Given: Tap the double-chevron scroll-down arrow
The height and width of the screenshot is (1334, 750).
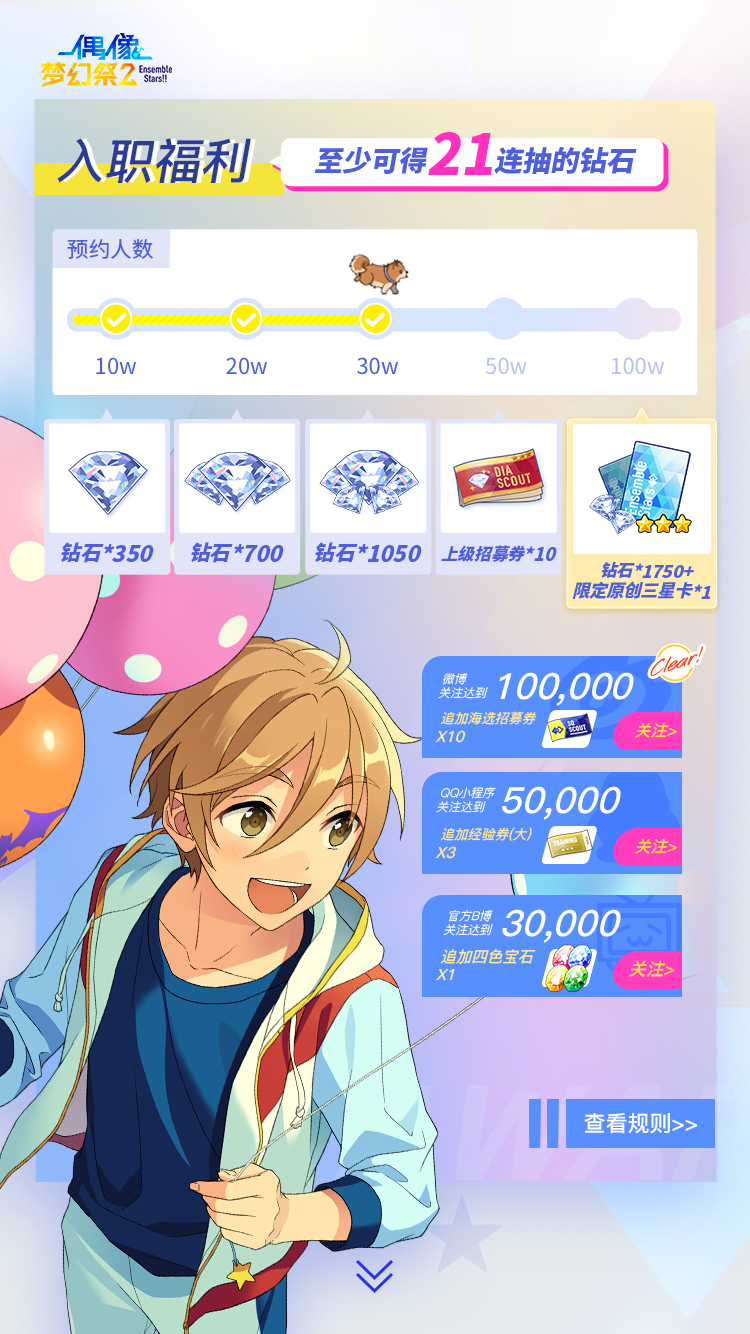Looking at the screenshot, I should tap(374, 1276).
